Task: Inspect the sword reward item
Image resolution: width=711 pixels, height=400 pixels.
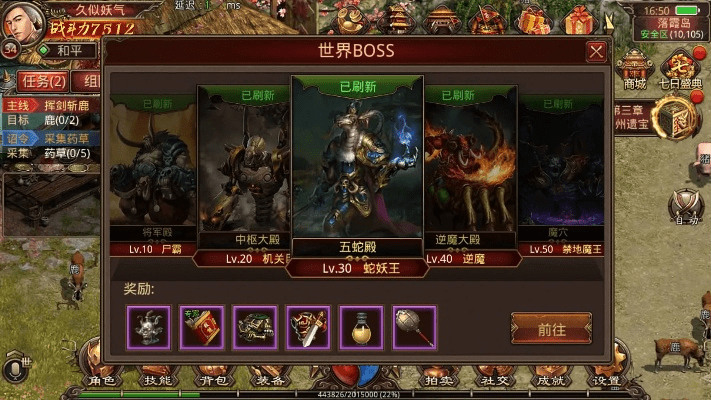Action: click(x=308, y=327)
